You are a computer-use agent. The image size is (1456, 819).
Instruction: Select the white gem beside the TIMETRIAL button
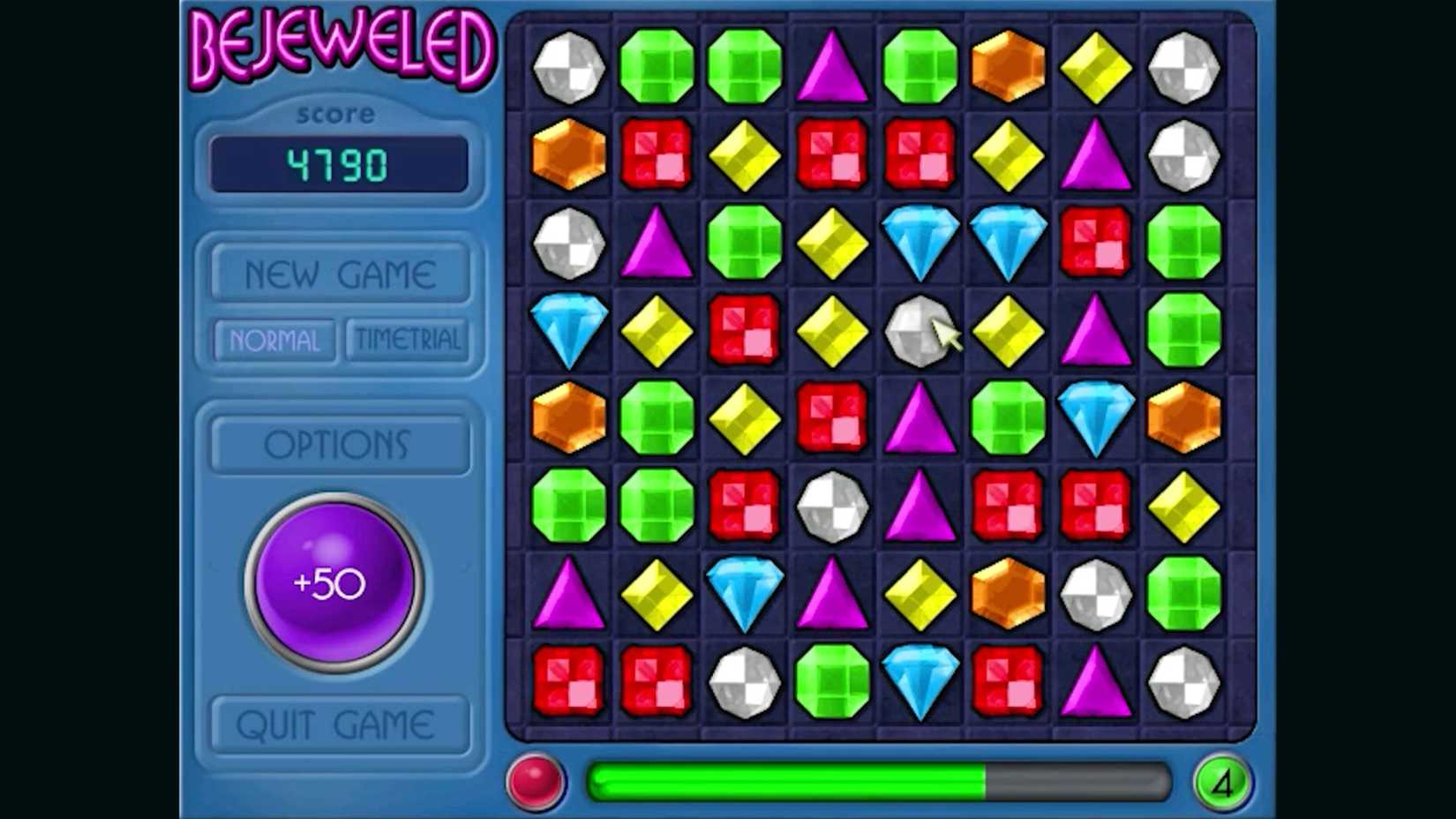click(x=569, y=241)
